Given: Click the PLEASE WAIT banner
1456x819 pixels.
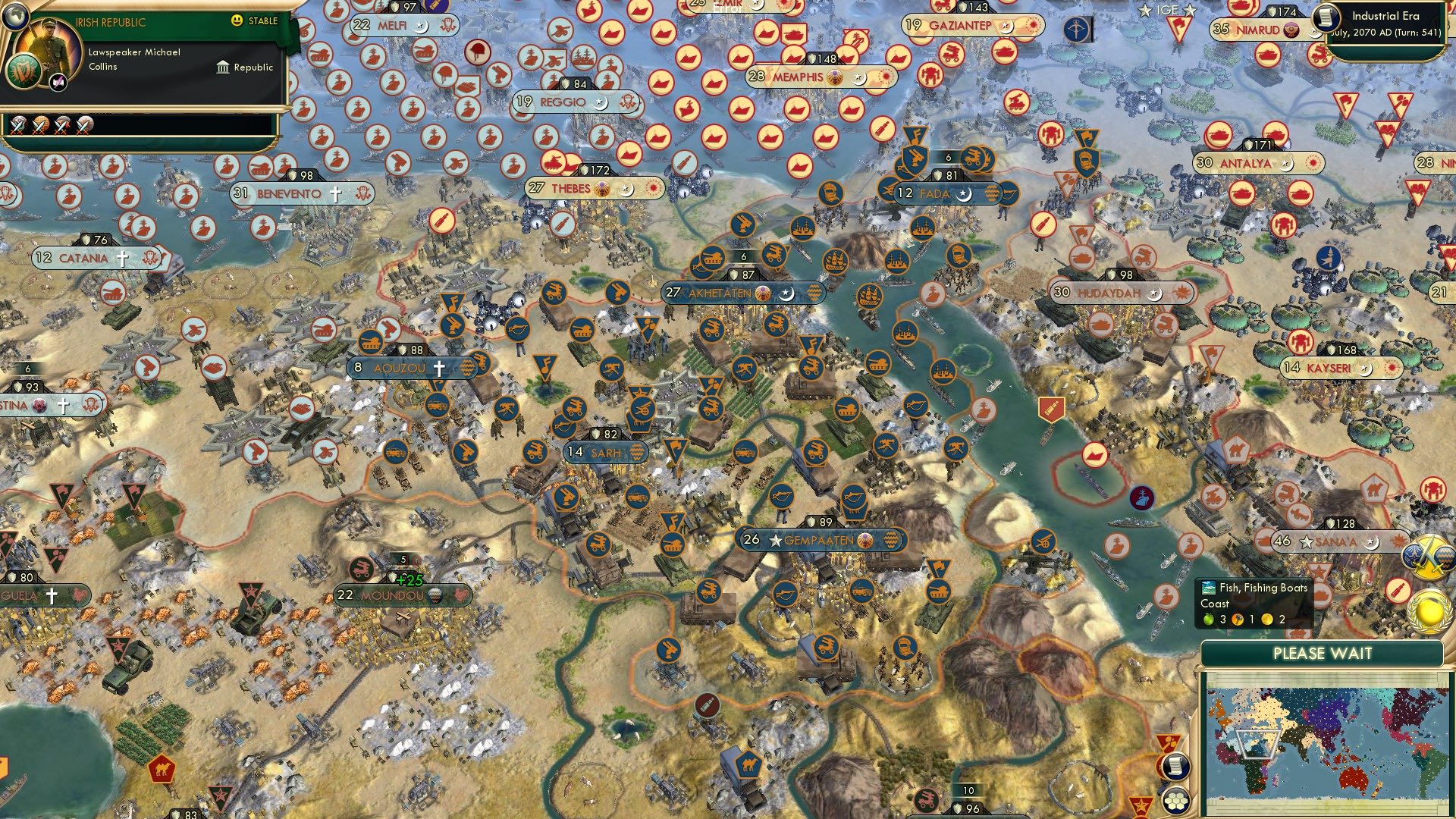Looking at the screenshot, I should click(x=1323, y=653).
